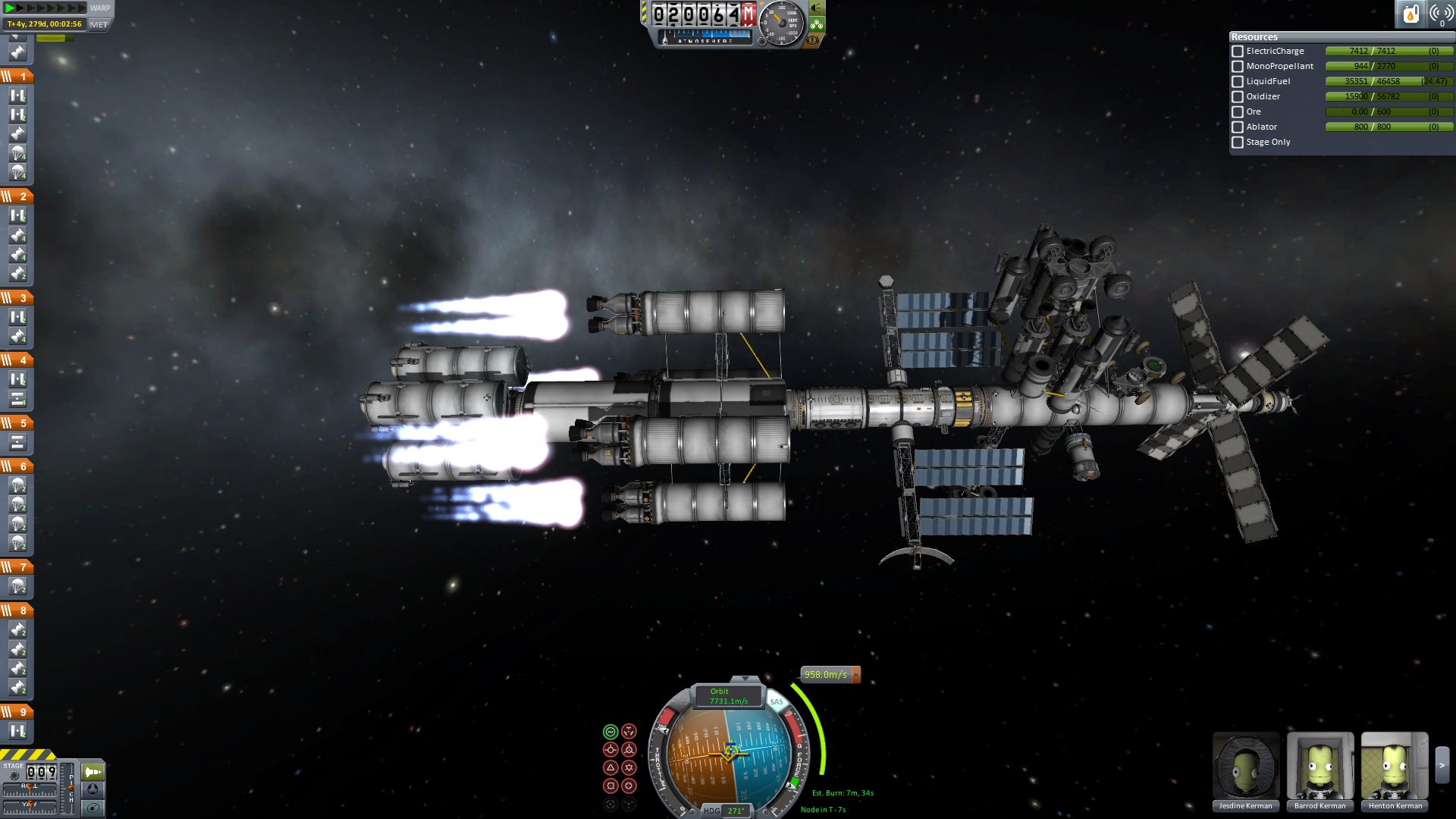
Task: Tick the ElectricCharge resource checkbox
Action: 1238,52
